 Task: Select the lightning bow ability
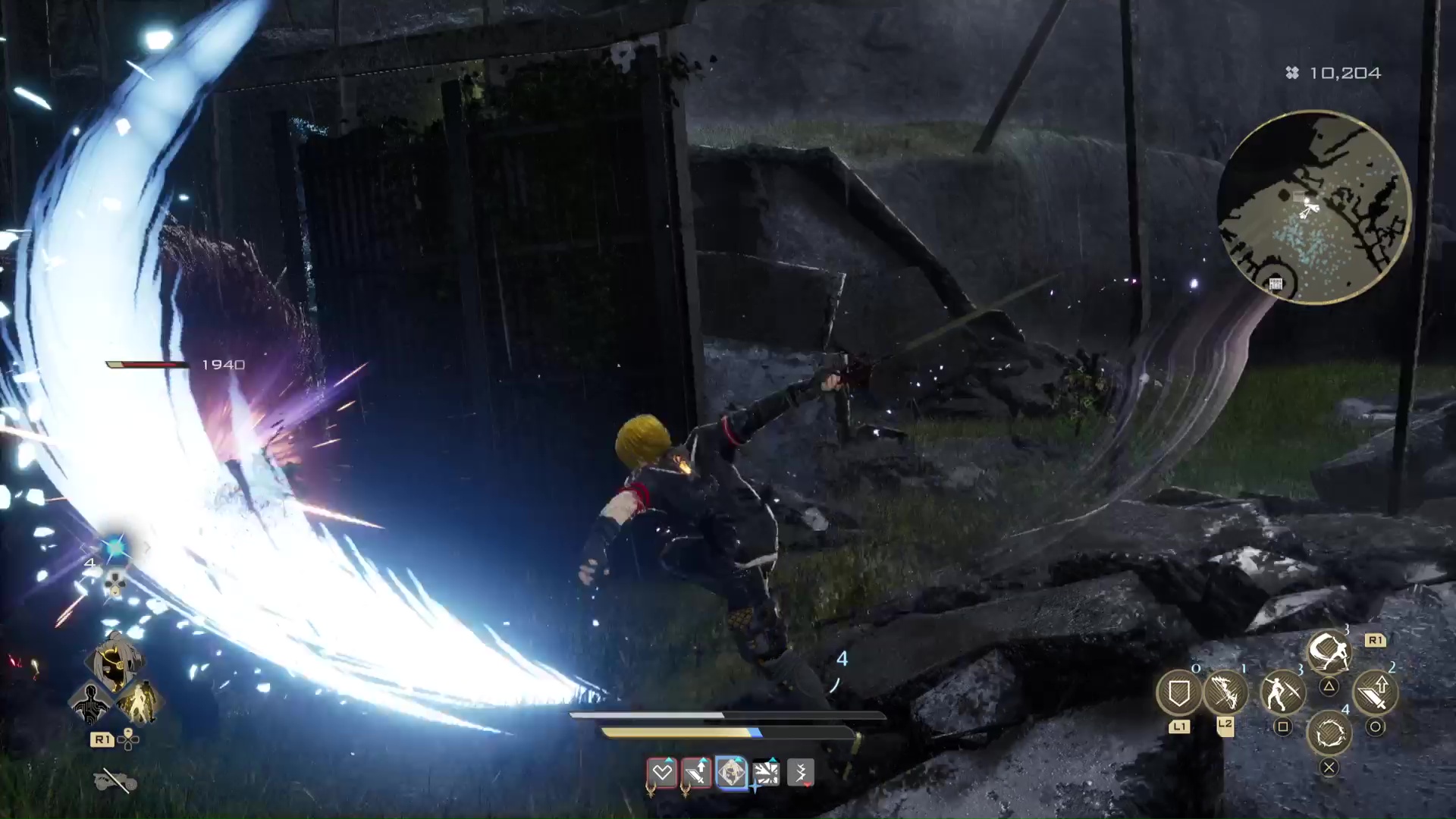coord(1225,692)
